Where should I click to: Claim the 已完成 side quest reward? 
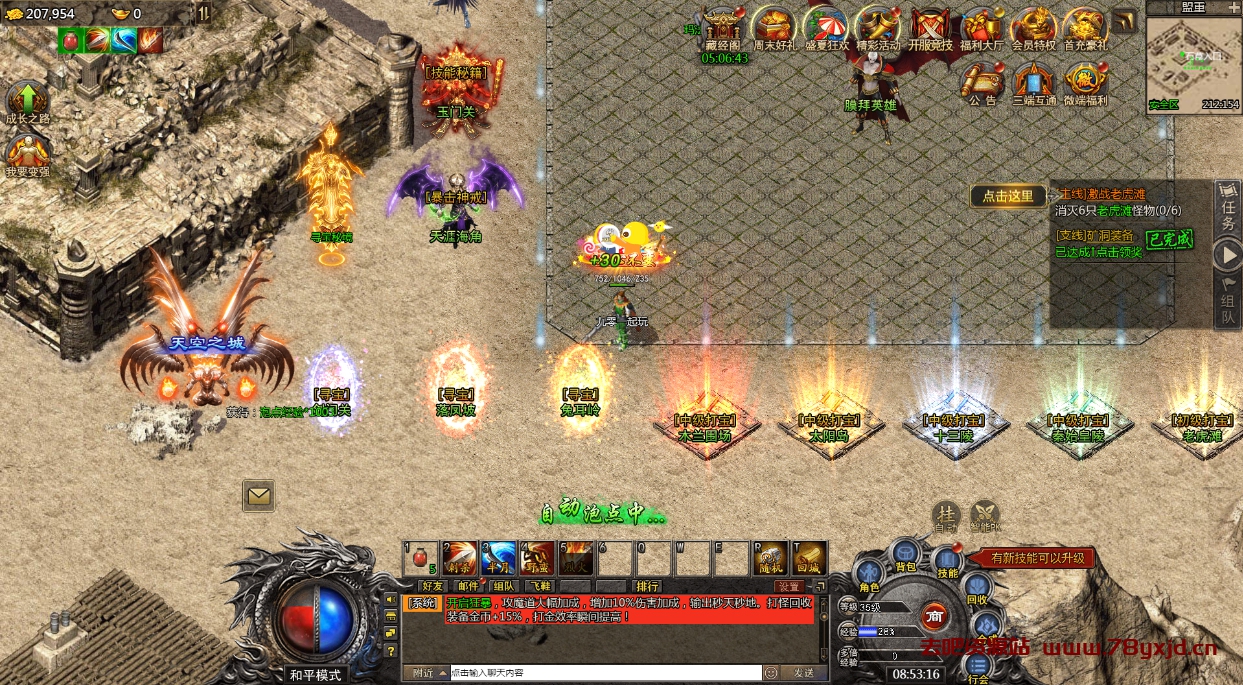tap(1169, 240)
